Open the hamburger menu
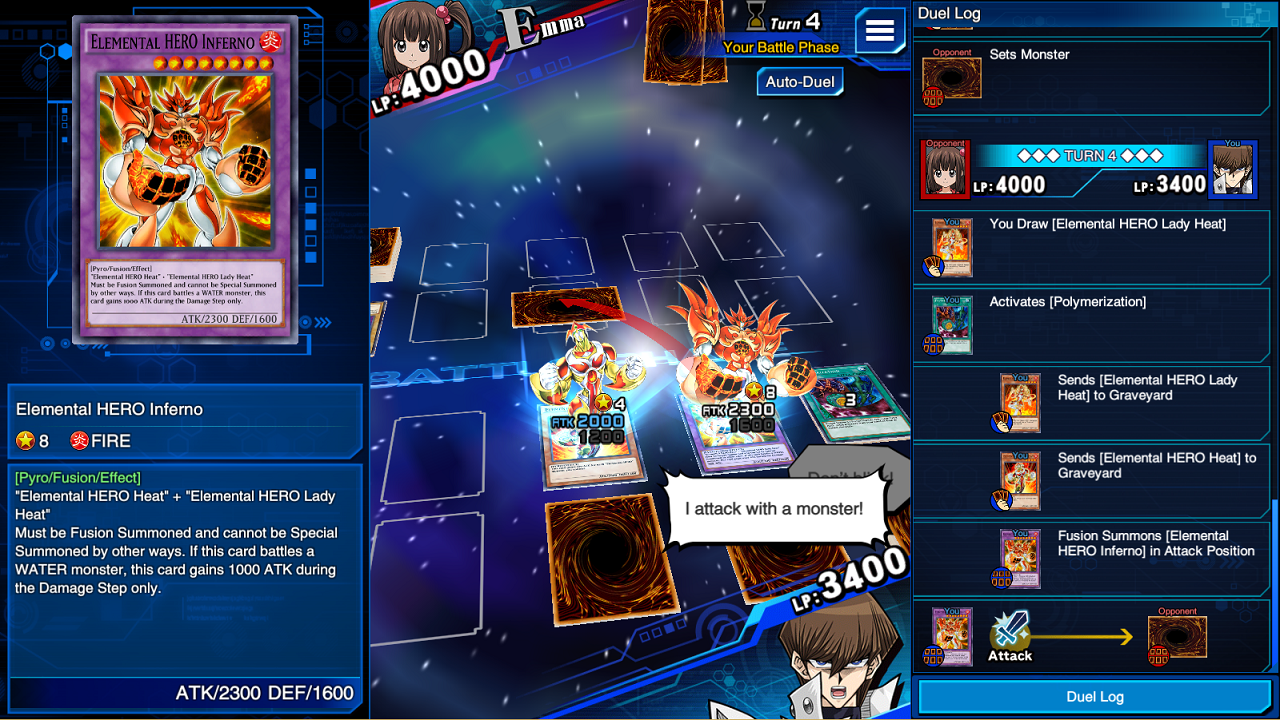Screen dimensions: 1280x720 pos(879,31)
